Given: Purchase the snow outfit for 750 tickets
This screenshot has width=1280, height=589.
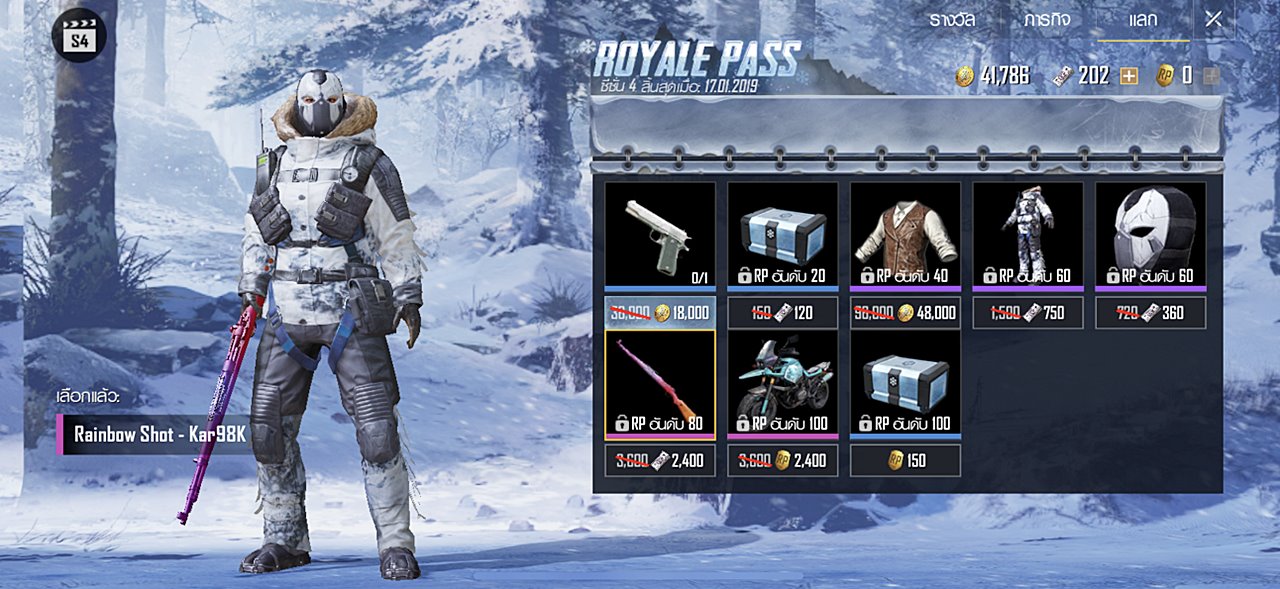Looking at the screenshot, I should (1028, 313).
